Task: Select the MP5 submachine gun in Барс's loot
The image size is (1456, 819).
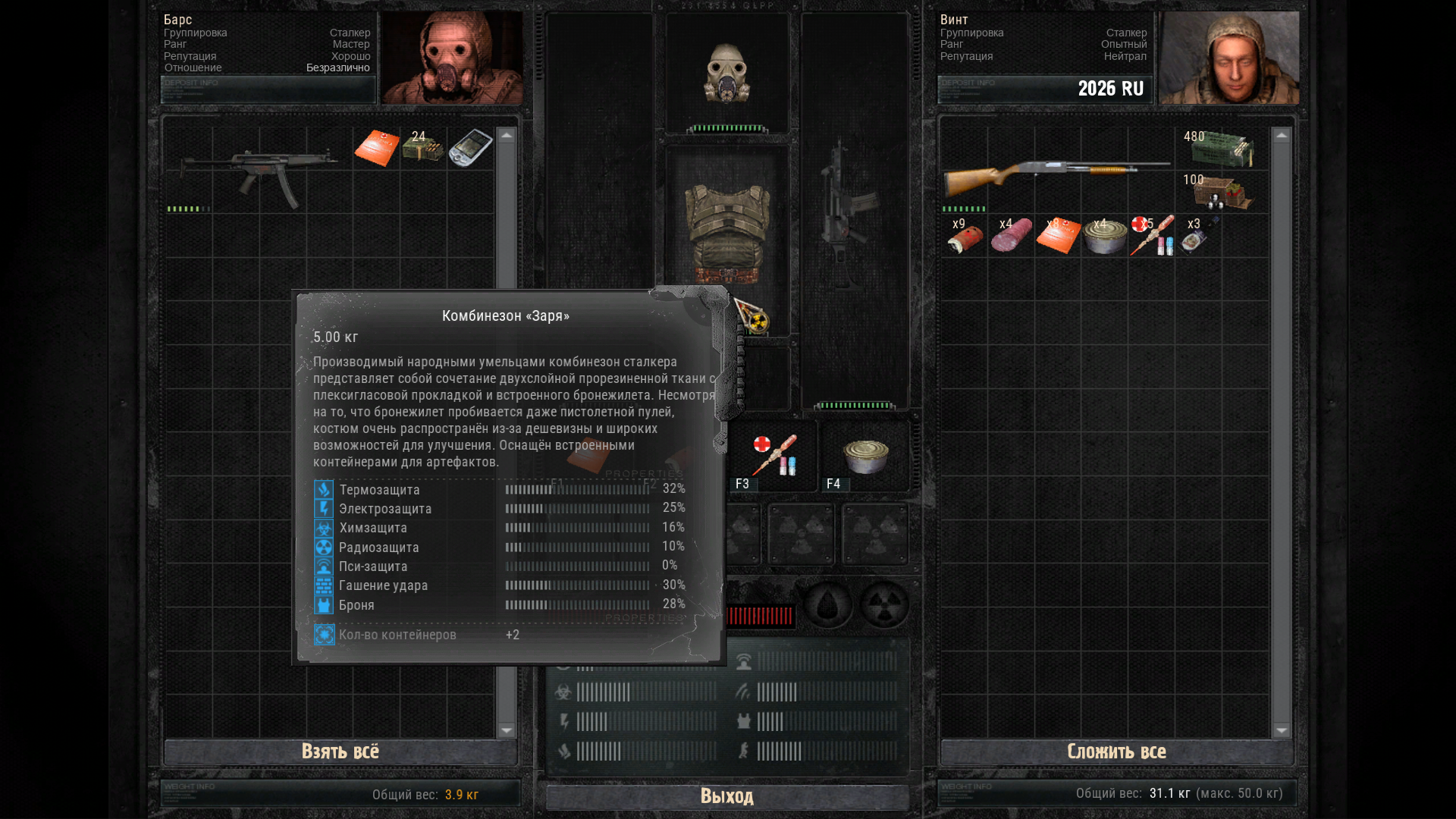Action: point(259,172)
